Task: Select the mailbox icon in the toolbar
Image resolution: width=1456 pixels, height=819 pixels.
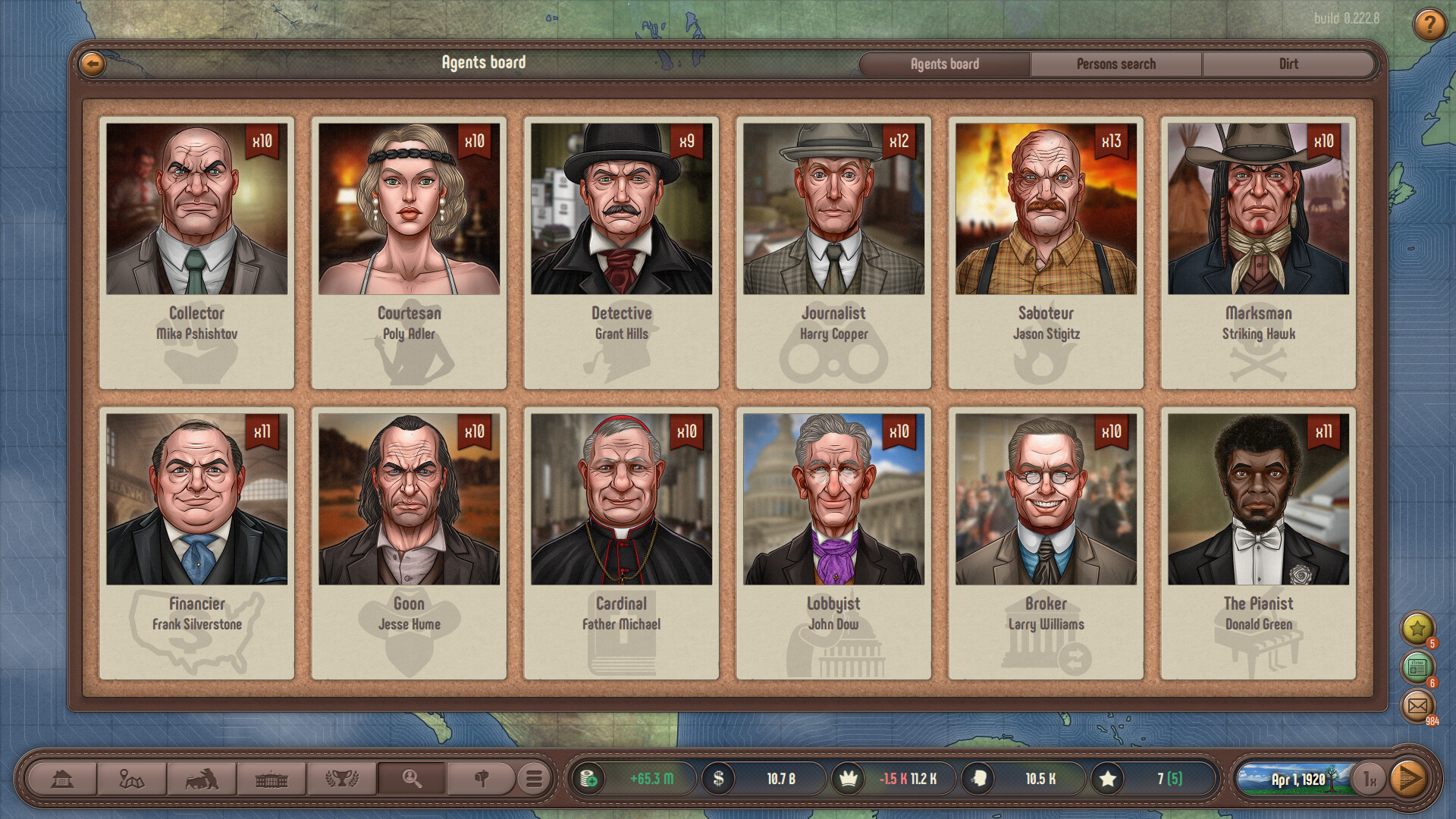Action: point(482,777)
